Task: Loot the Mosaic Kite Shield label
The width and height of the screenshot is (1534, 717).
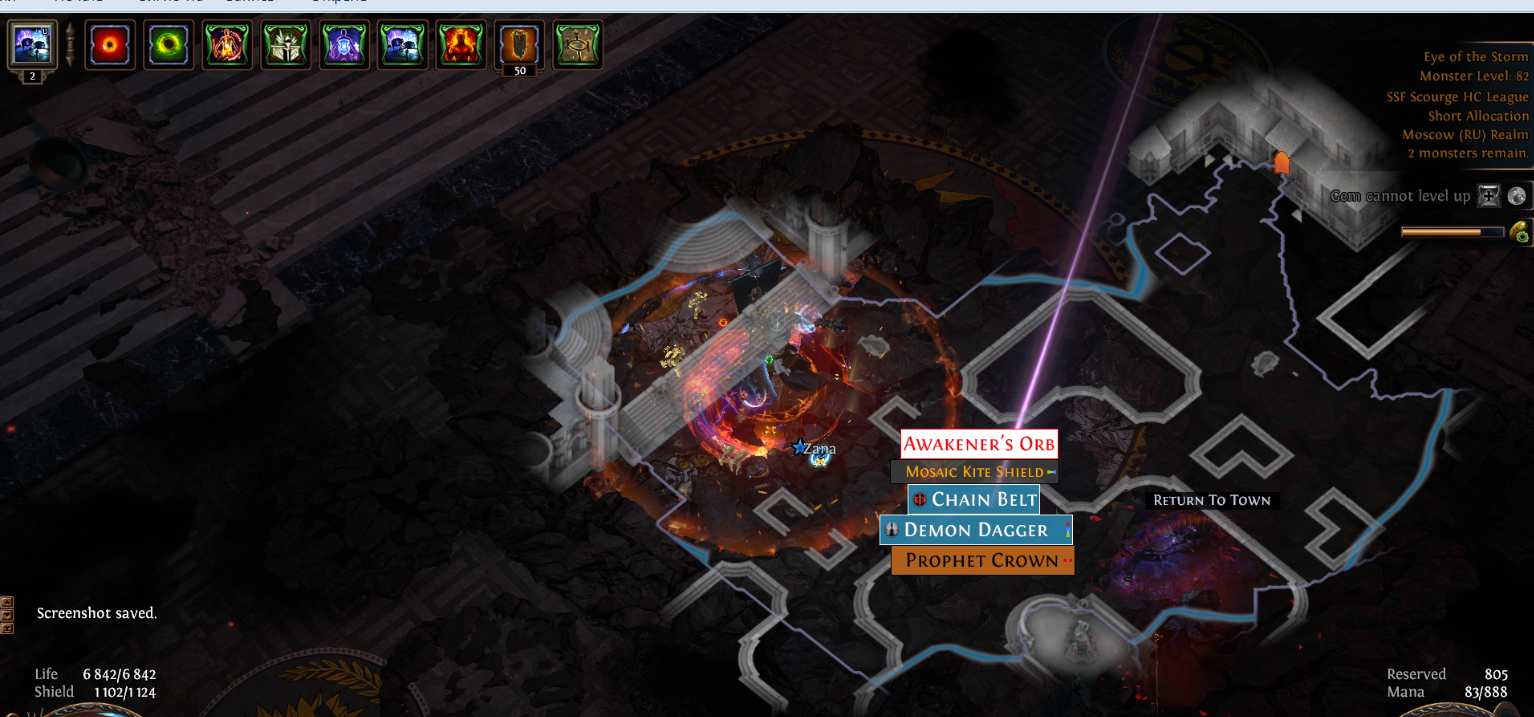Action: (974, 472)
